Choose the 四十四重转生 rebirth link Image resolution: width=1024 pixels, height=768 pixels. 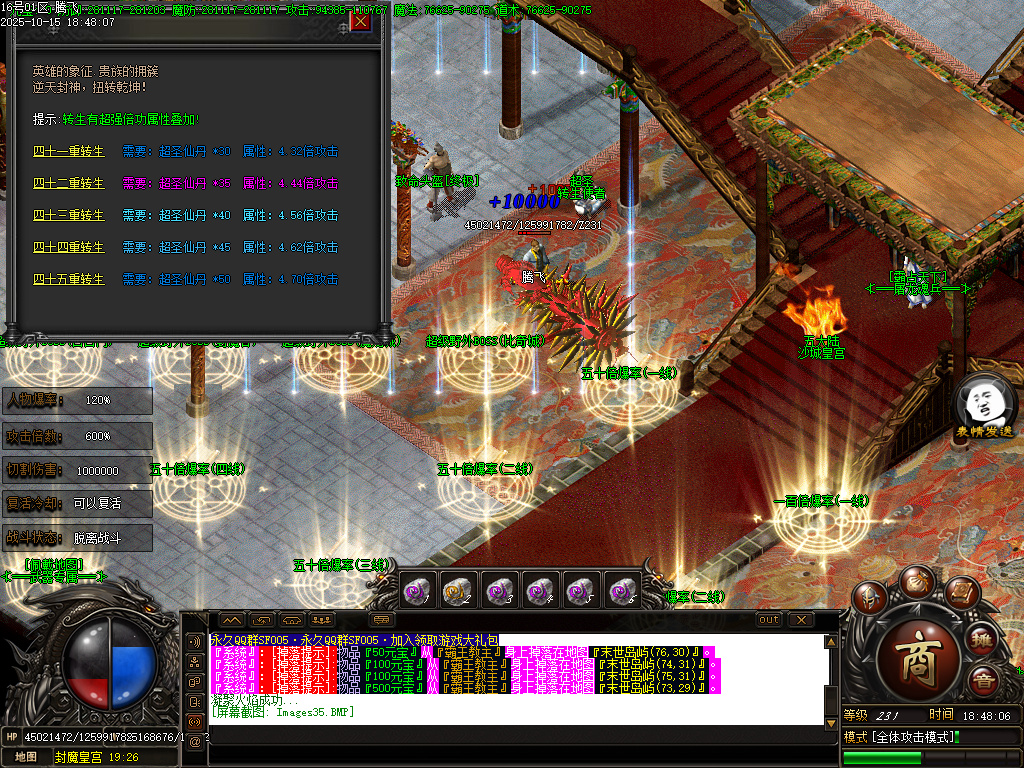[x=68, y=248]
